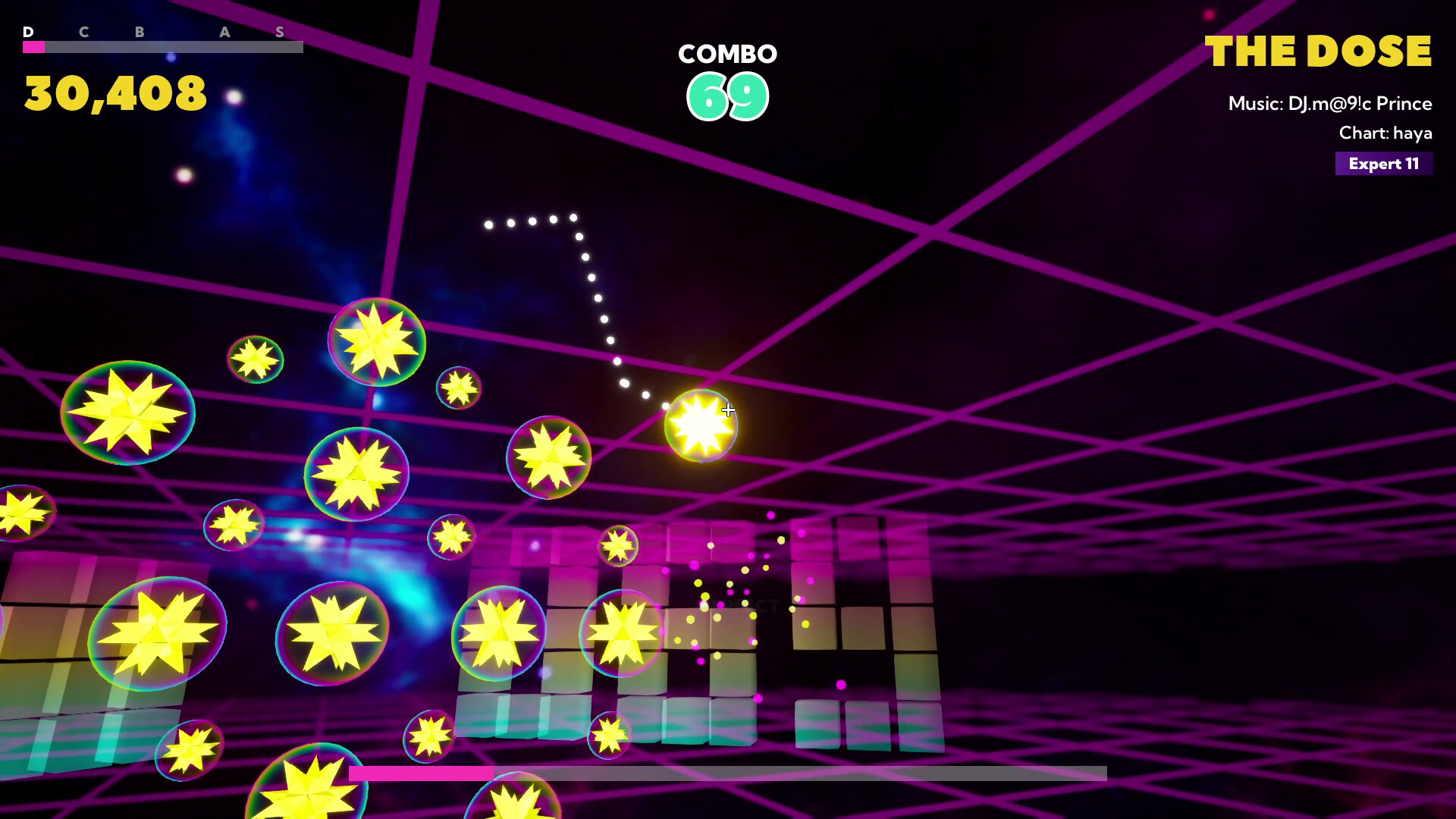Click the first white dot of the trail path
This screenshot has width=1456, height=819.
[x=489, y=224]
